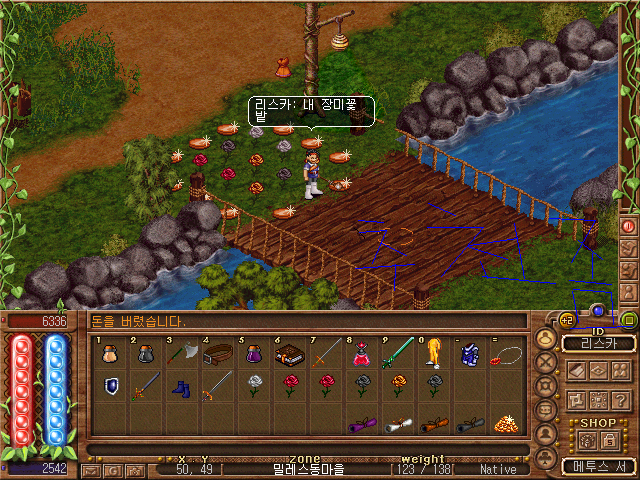The image size is (640, 480).
Task: Select the white rose in inventory
Action: pyautogui.click(x=254, y=385)
